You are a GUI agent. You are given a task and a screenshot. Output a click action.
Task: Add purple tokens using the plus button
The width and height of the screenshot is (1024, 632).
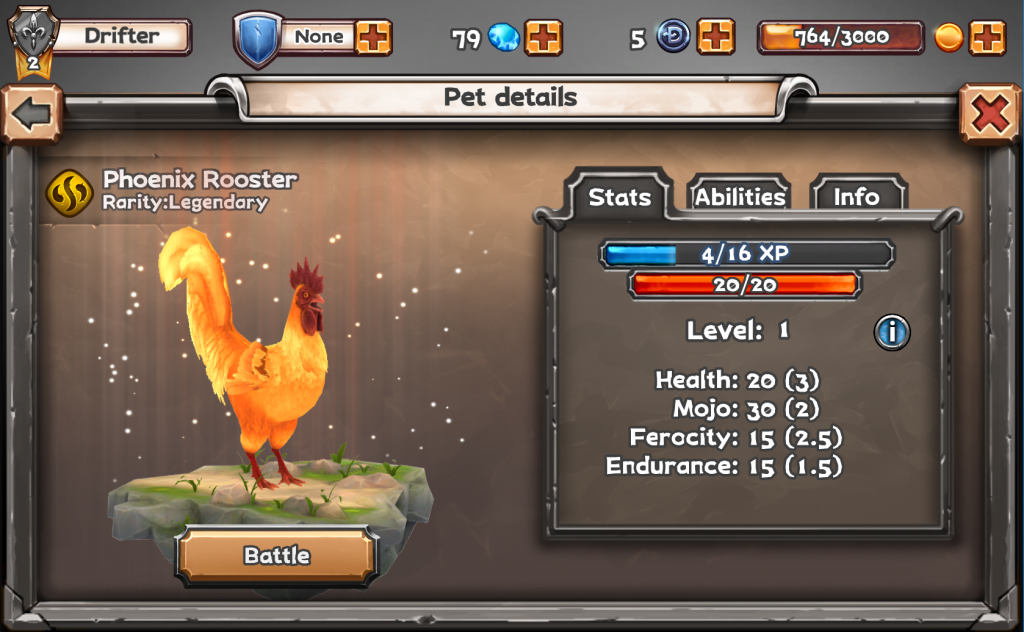click(716, 38)
